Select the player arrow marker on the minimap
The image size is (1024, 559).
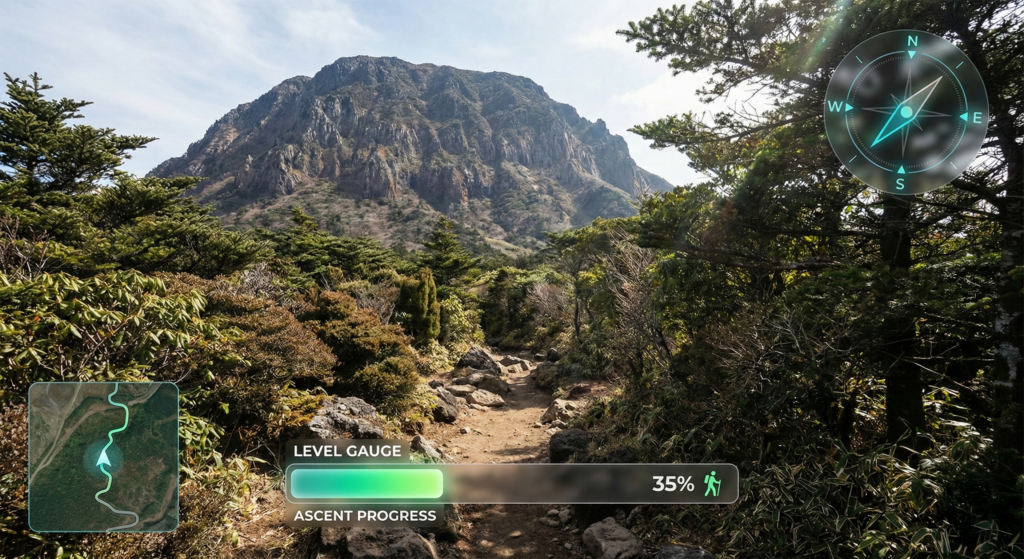pos(103,458)
